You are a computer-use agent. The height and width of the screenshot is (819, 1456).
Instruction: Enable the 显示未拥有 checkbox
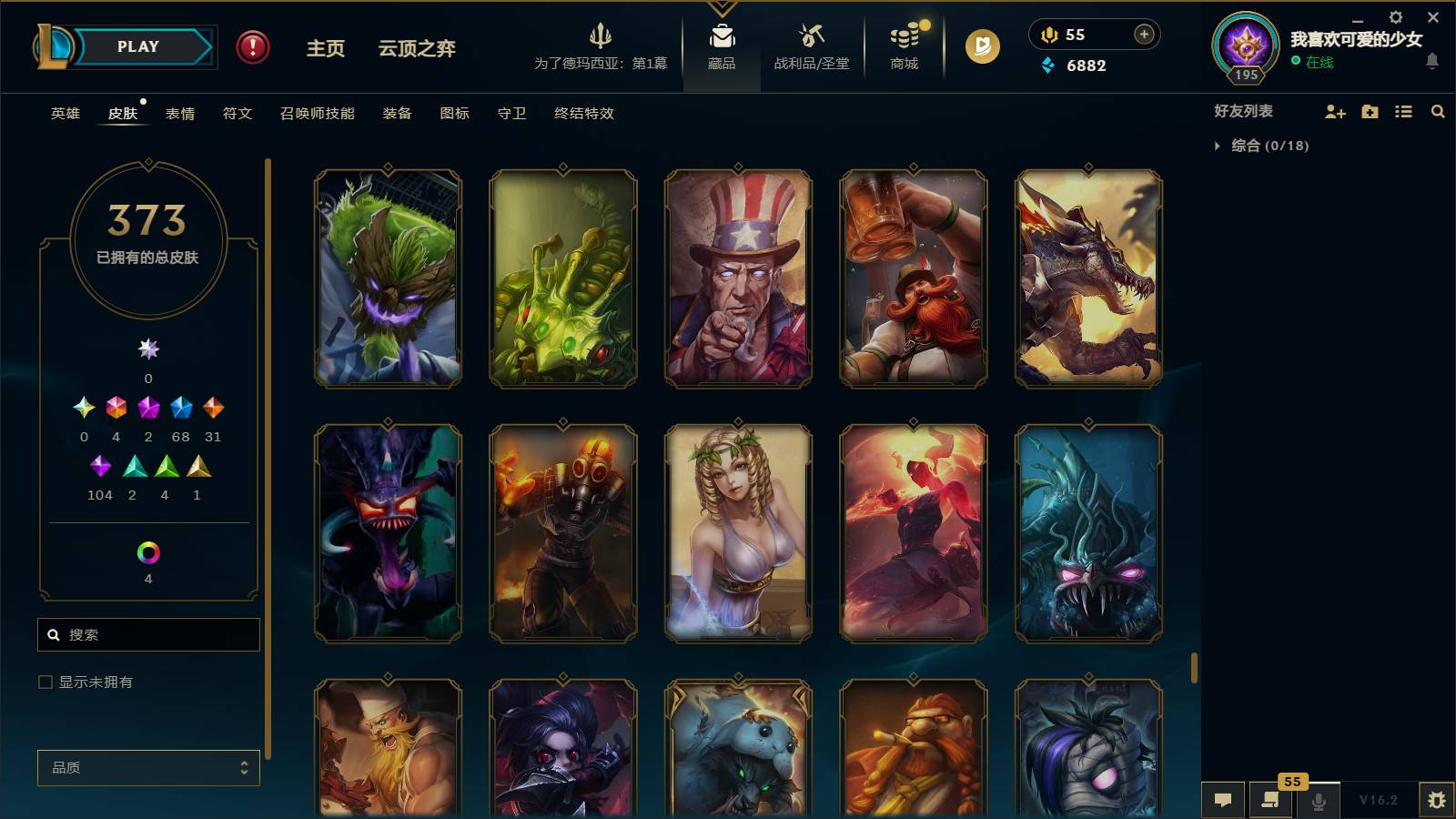tap(43, 681)
